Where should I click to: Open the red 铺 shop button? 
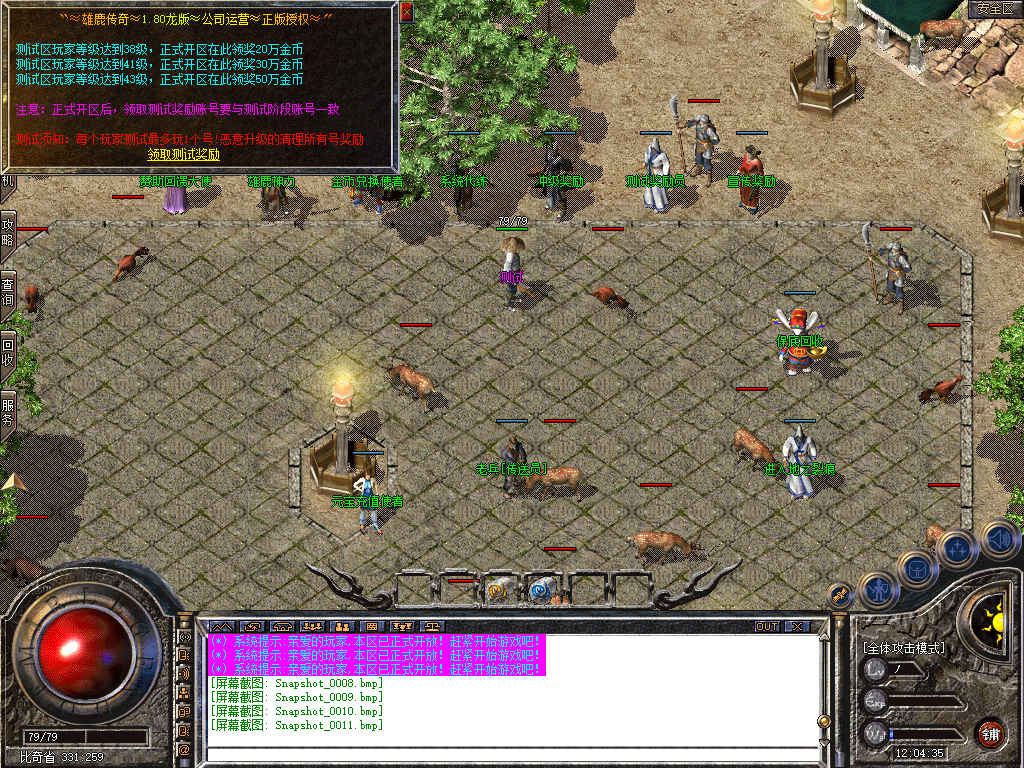point(989,732)
